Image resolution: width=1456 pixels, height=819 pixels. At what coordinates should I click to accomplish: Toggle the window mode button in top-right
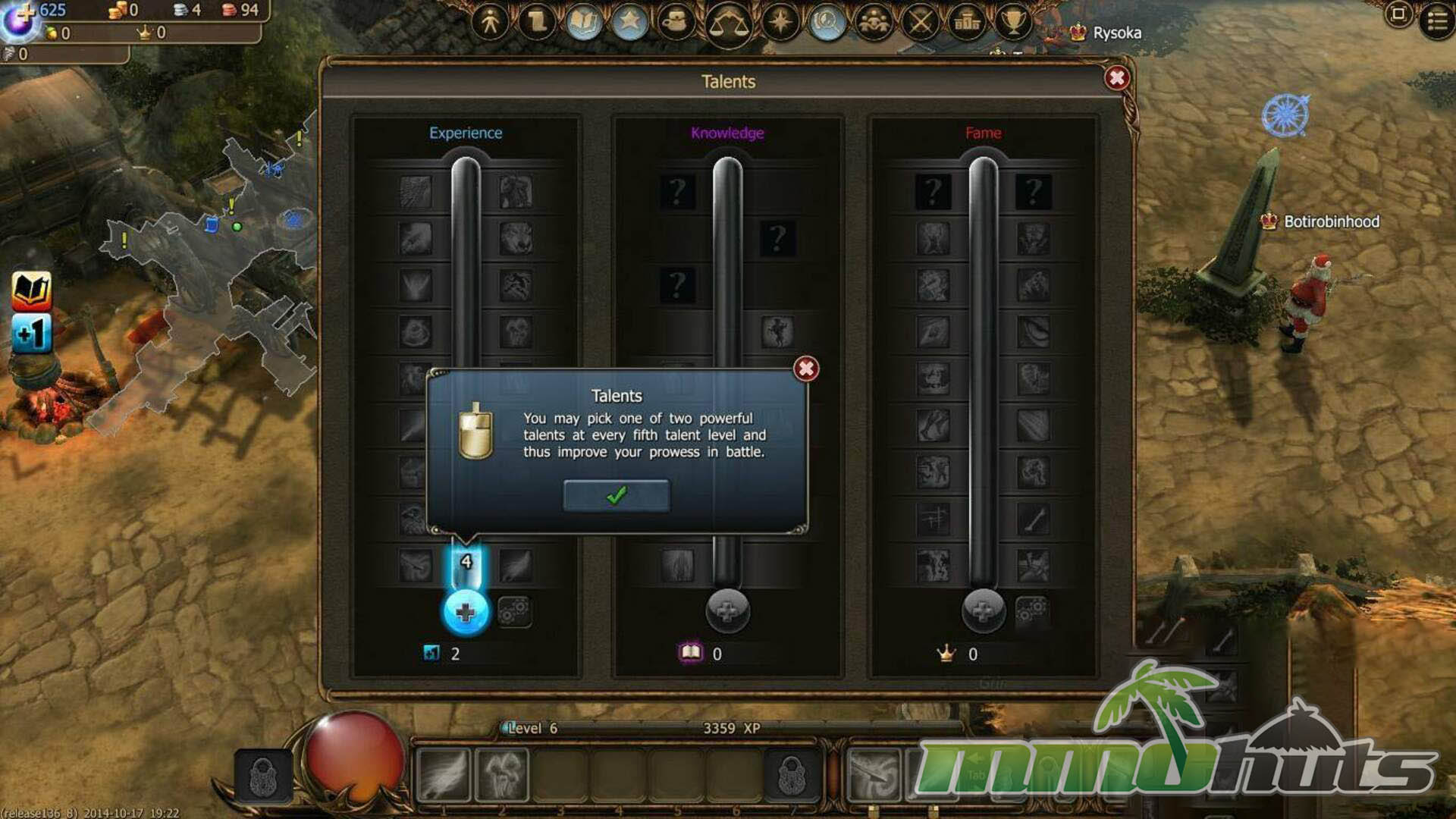pyautogui.click(x=1399, y=14)
